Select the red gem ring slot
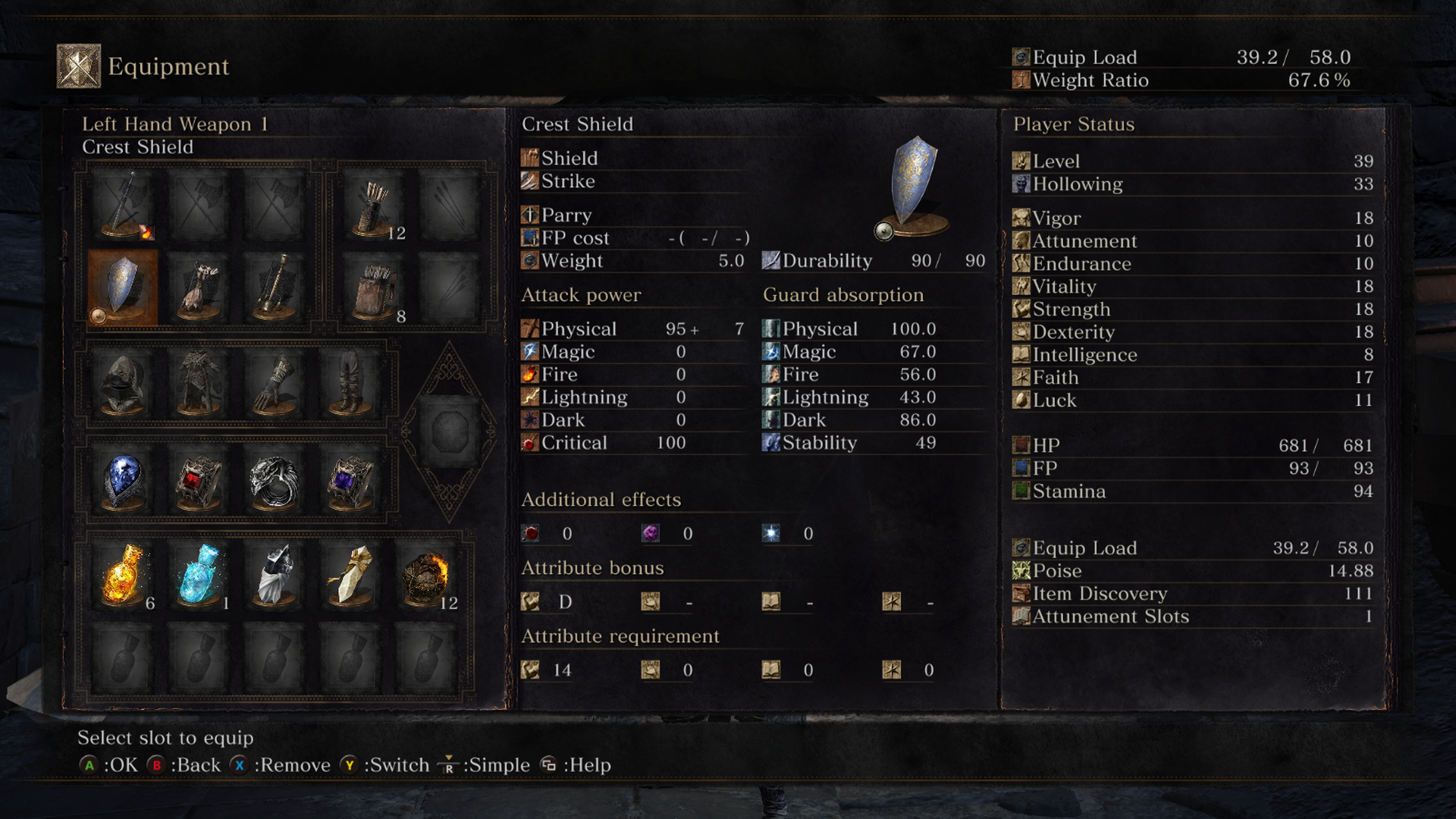1456x819 pixels. (199, 481)
